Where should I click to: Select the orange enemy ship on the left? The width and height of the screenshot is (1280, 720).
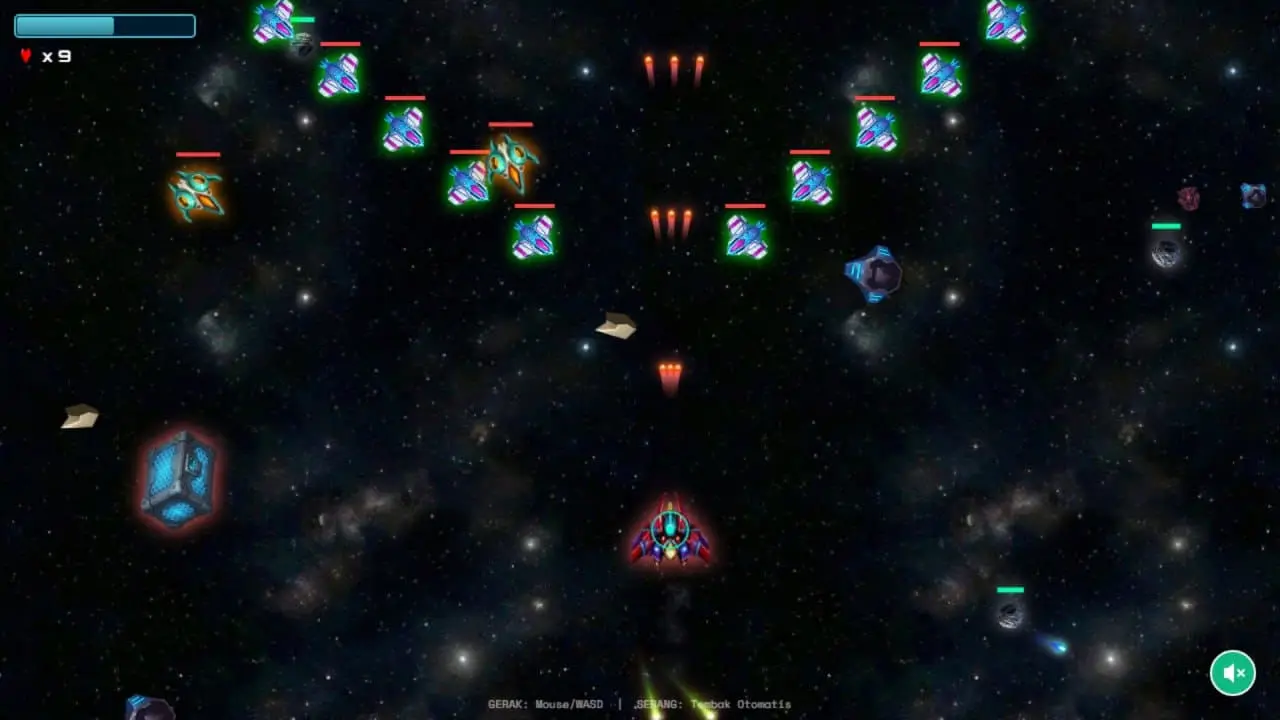(x=196, y=195)
